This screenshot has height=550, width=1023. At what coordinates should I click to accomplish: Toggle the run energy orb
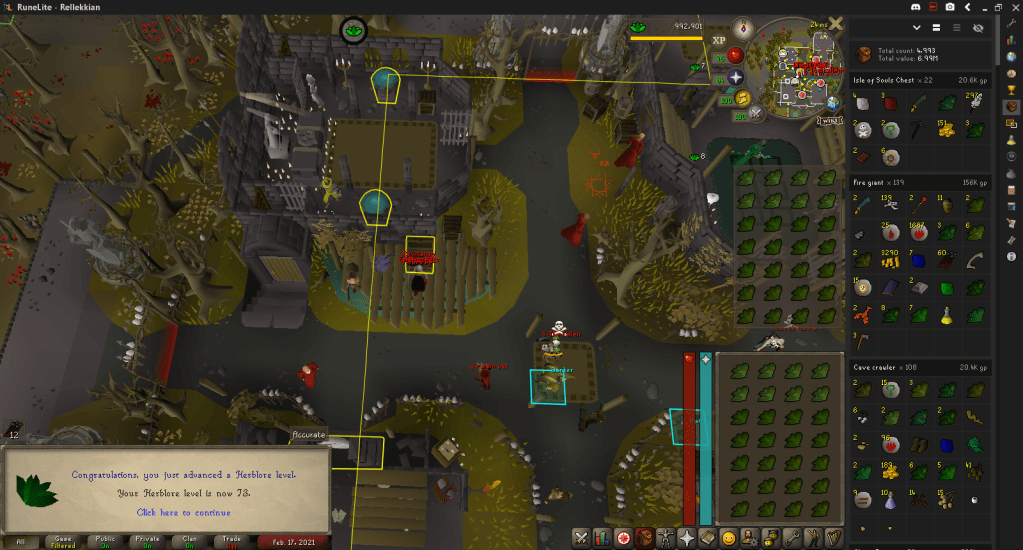[743, 98]
